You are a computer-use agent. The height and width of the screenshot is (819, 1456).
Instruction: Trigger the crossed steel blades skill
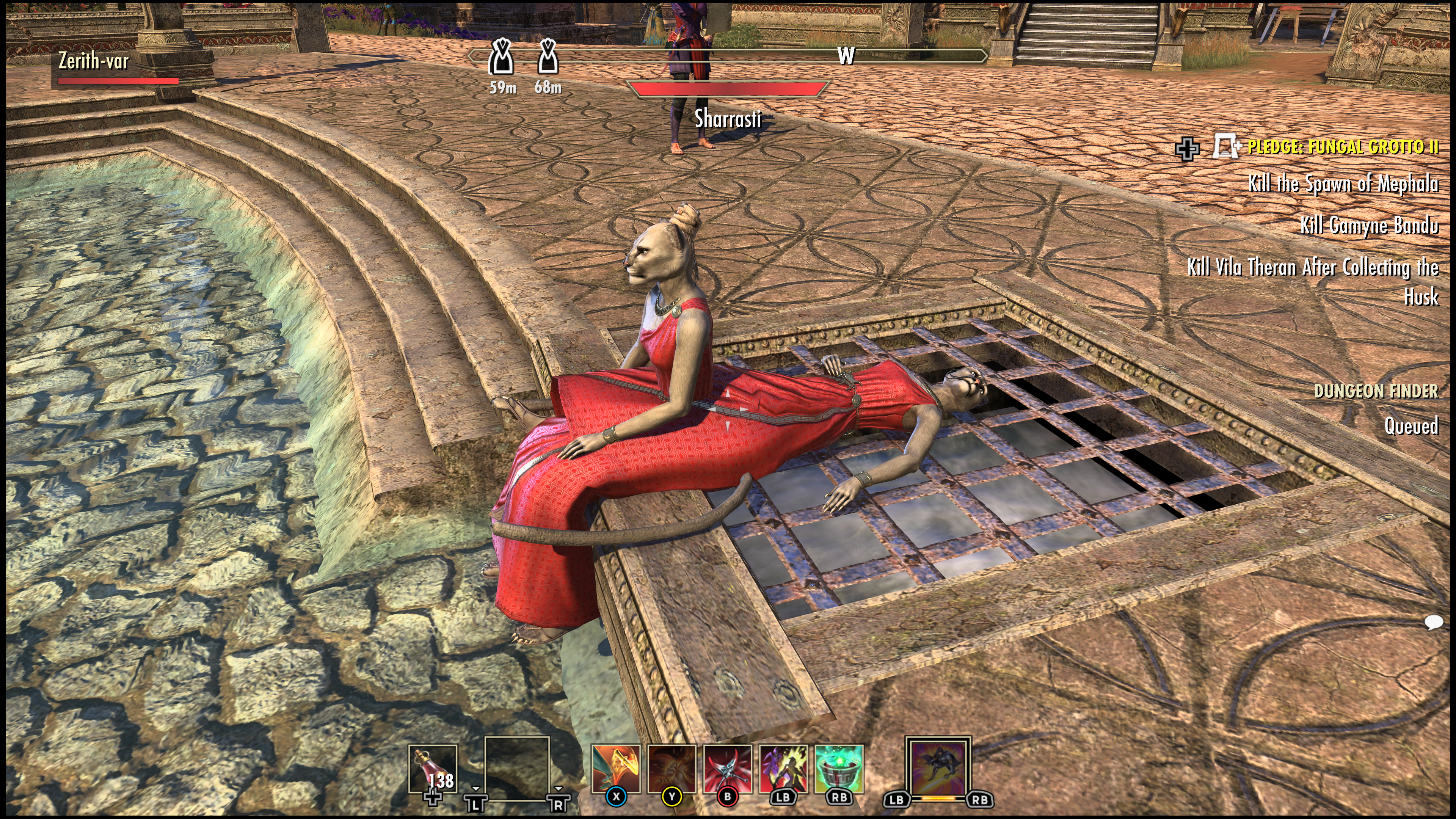click(728, 769)
